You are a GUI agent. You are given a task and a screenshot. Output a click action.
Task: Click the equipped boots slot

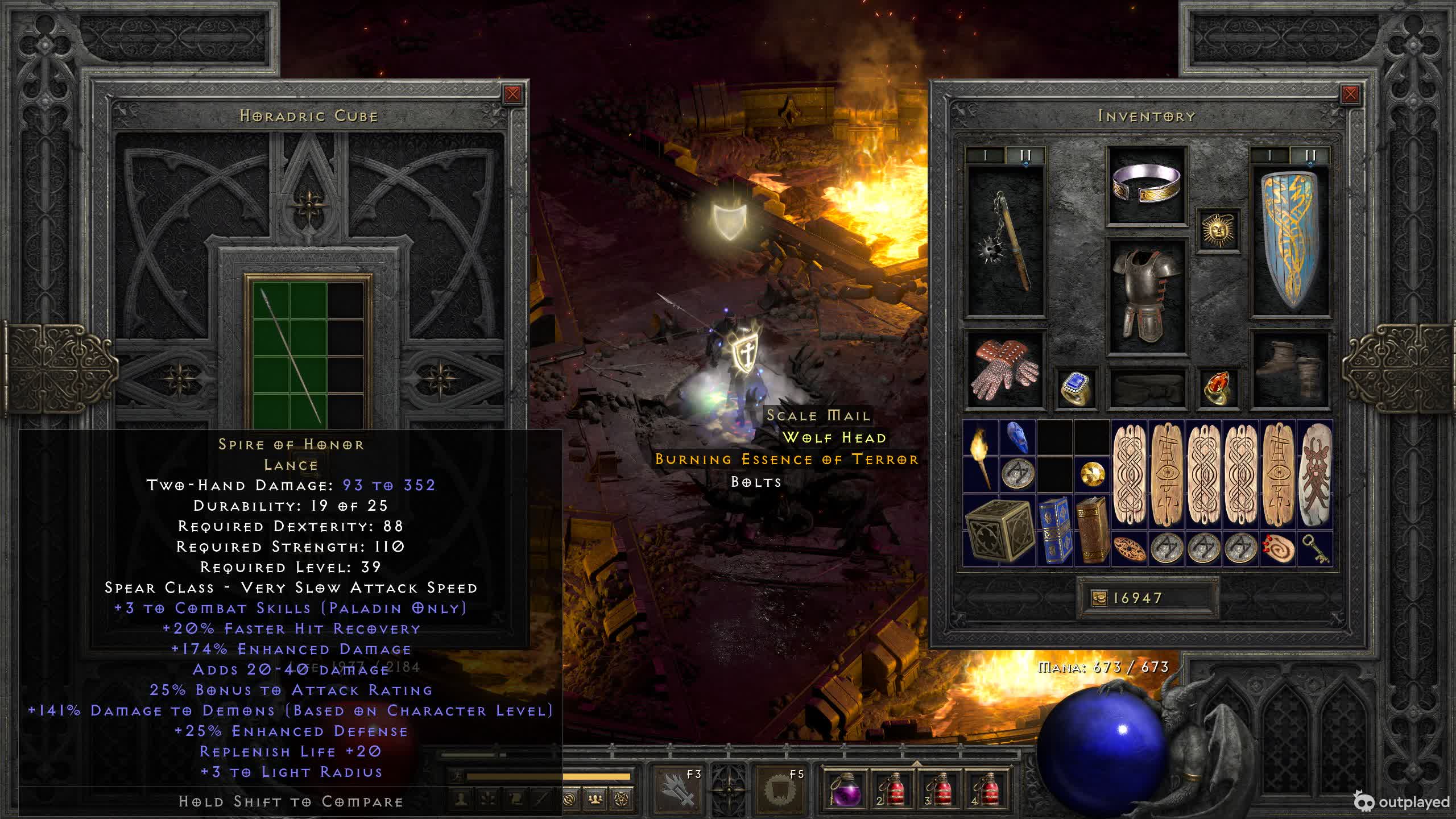point(1290,370)
